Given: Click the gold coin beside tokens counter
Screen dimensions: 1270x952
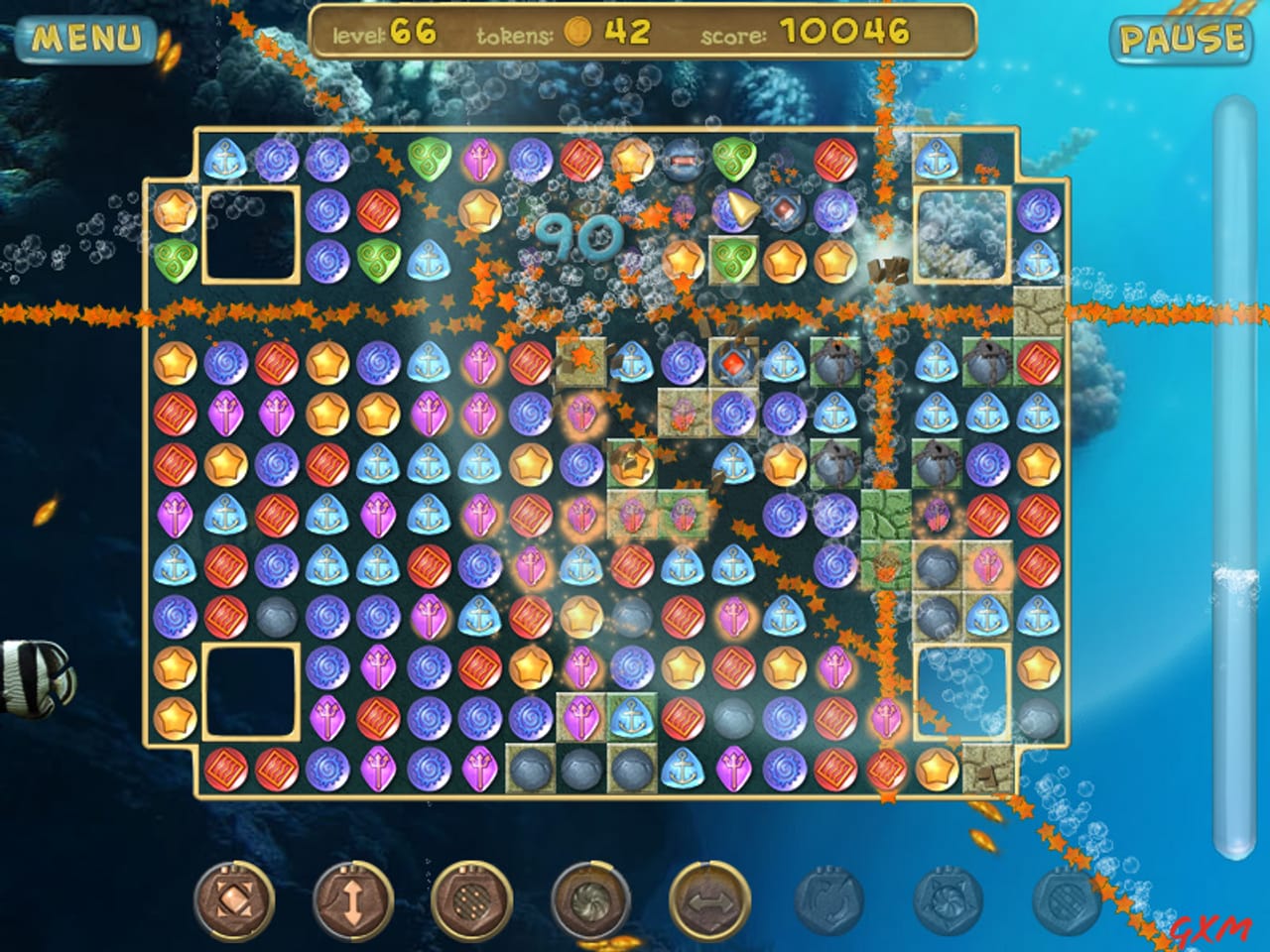Looking at the screenshot, I should coord(579,31).
